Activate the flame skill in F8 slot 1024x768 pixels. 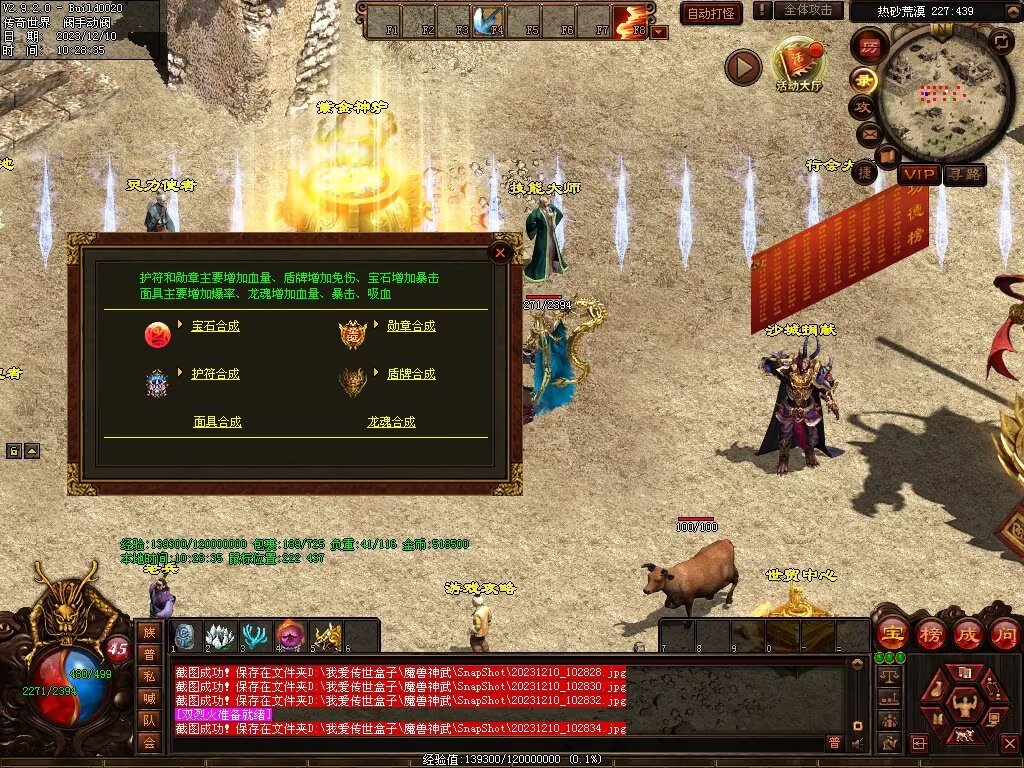tap(630, 20)
